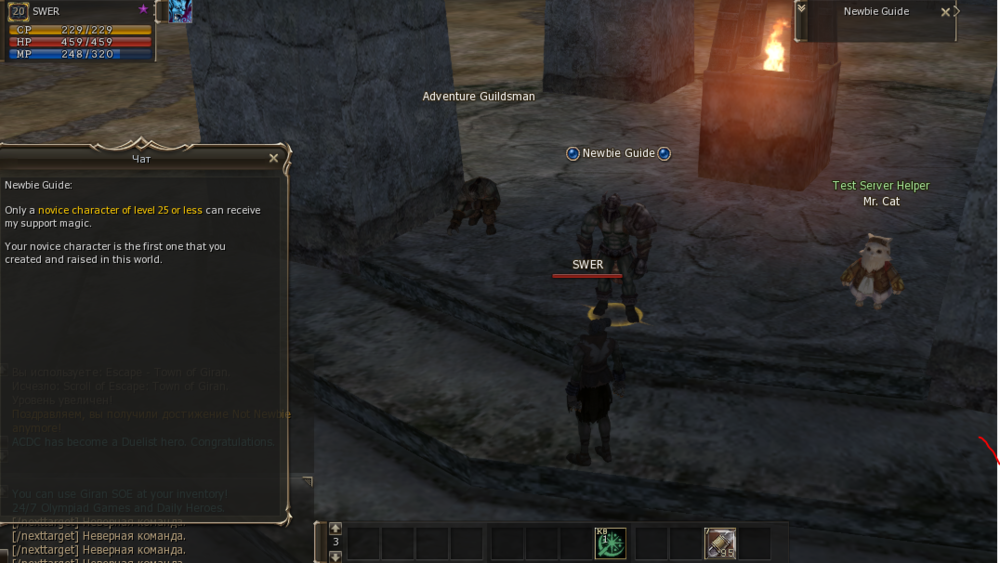Viewport: 1000px width, 563px height.
Task: Use the green skill in the hotbar
Action: pyautogui.click(x=610, y=543)
